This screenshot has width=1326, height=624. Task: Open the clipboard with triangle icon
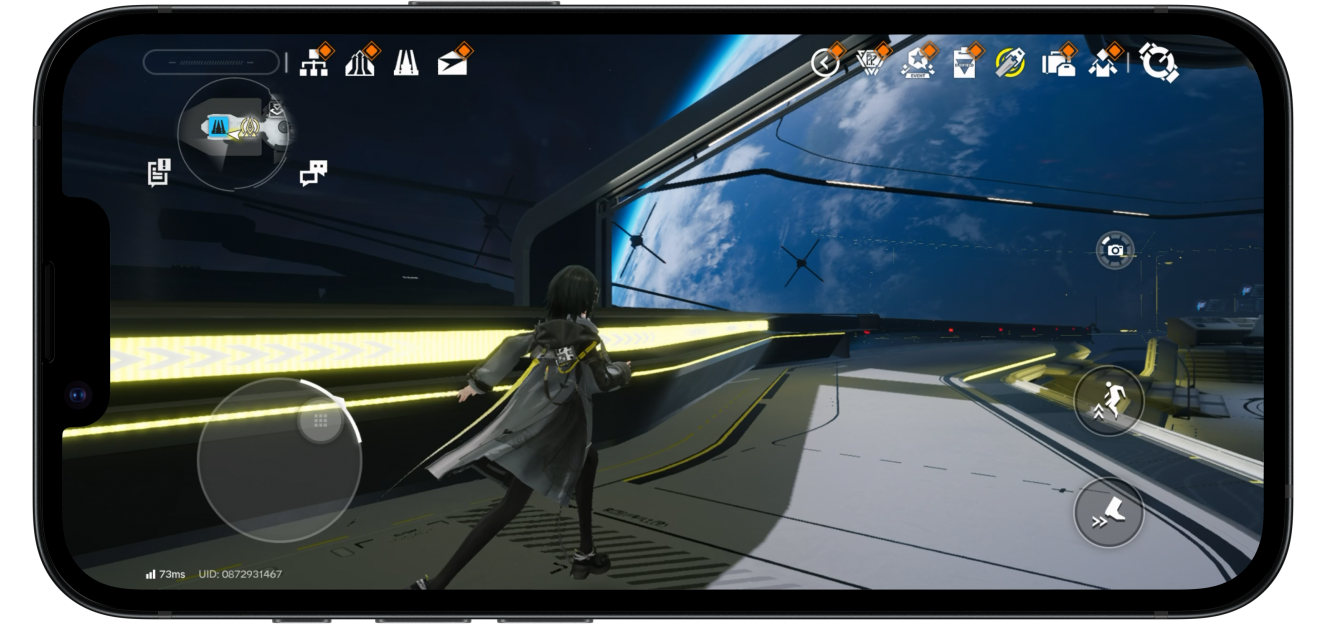coord(964,64)
